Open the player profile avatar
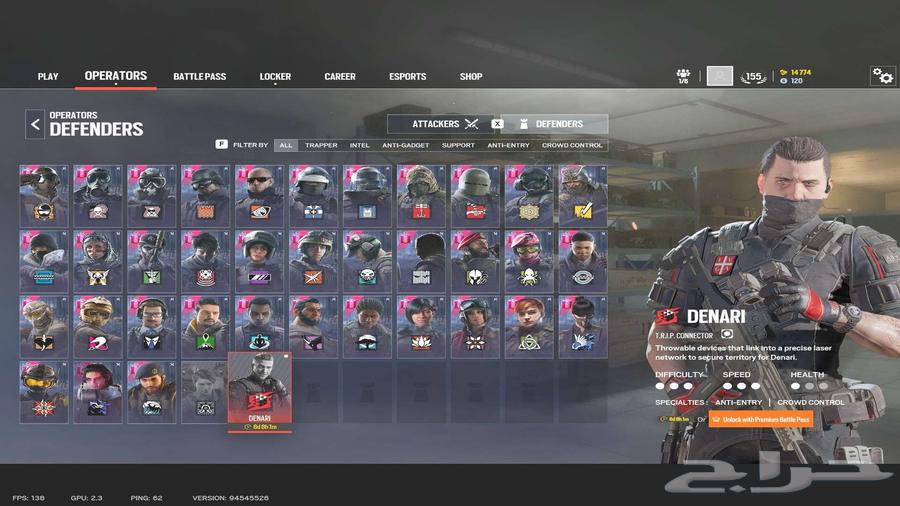Viewport: 900px width, 506px height. pos(719,76)
